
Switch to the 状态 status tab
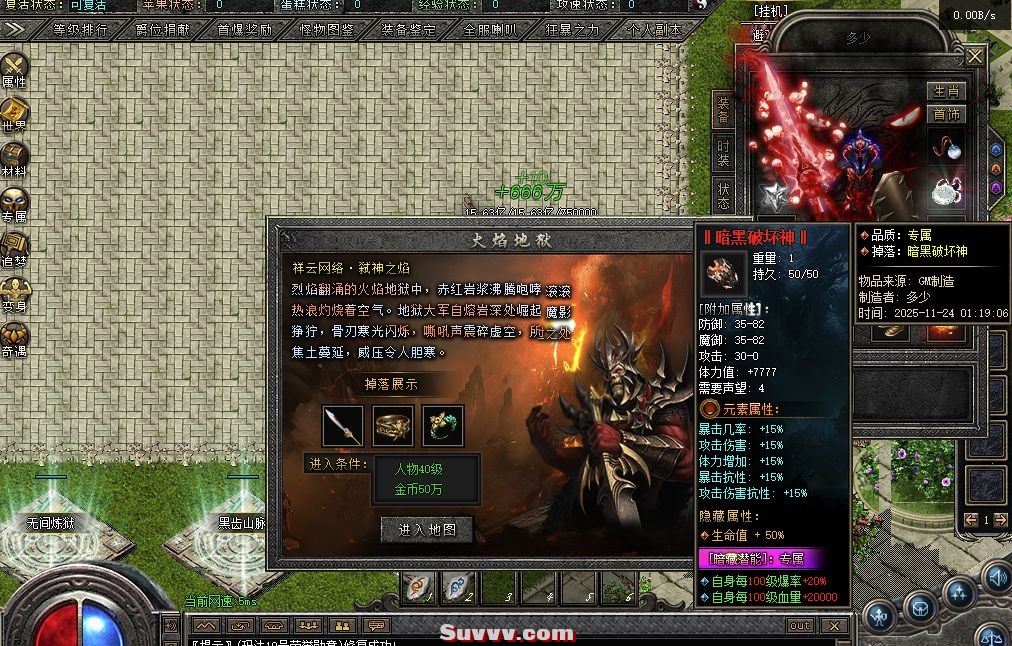click(723, 195)
